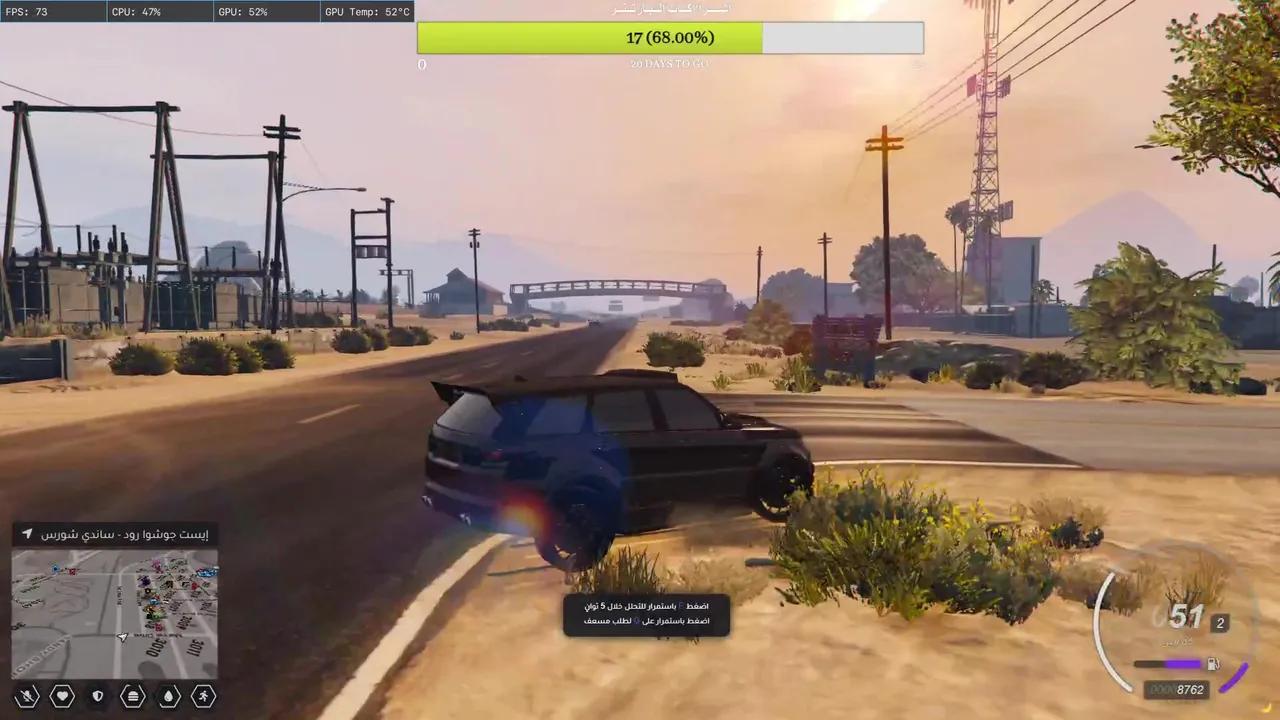Click the burger hunger icon

pyautogui.click(x=133, y=696)
